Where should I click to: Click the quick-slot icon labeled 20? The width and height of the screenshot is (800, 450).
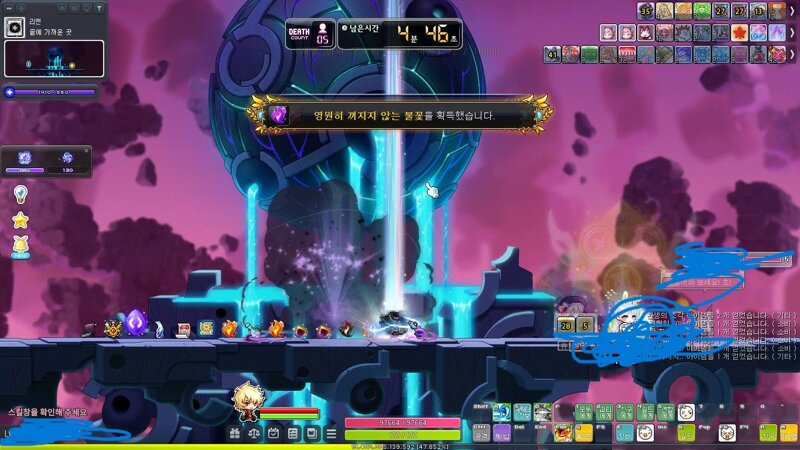(x=566, y=324)
